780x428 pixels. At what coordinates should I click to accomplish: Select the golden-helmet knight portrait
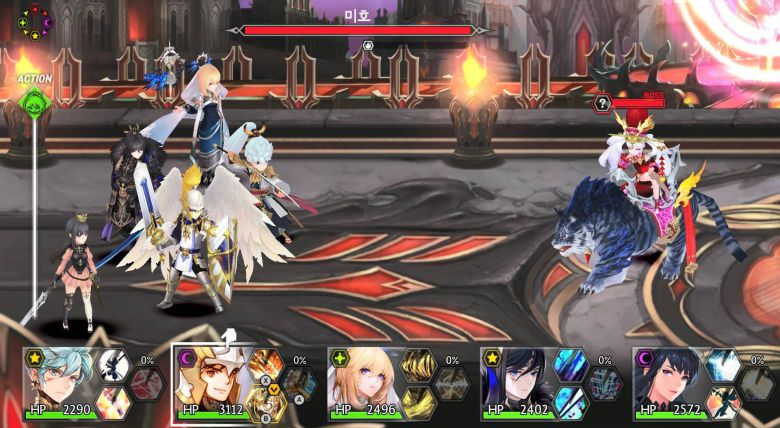tap(210, 381)
